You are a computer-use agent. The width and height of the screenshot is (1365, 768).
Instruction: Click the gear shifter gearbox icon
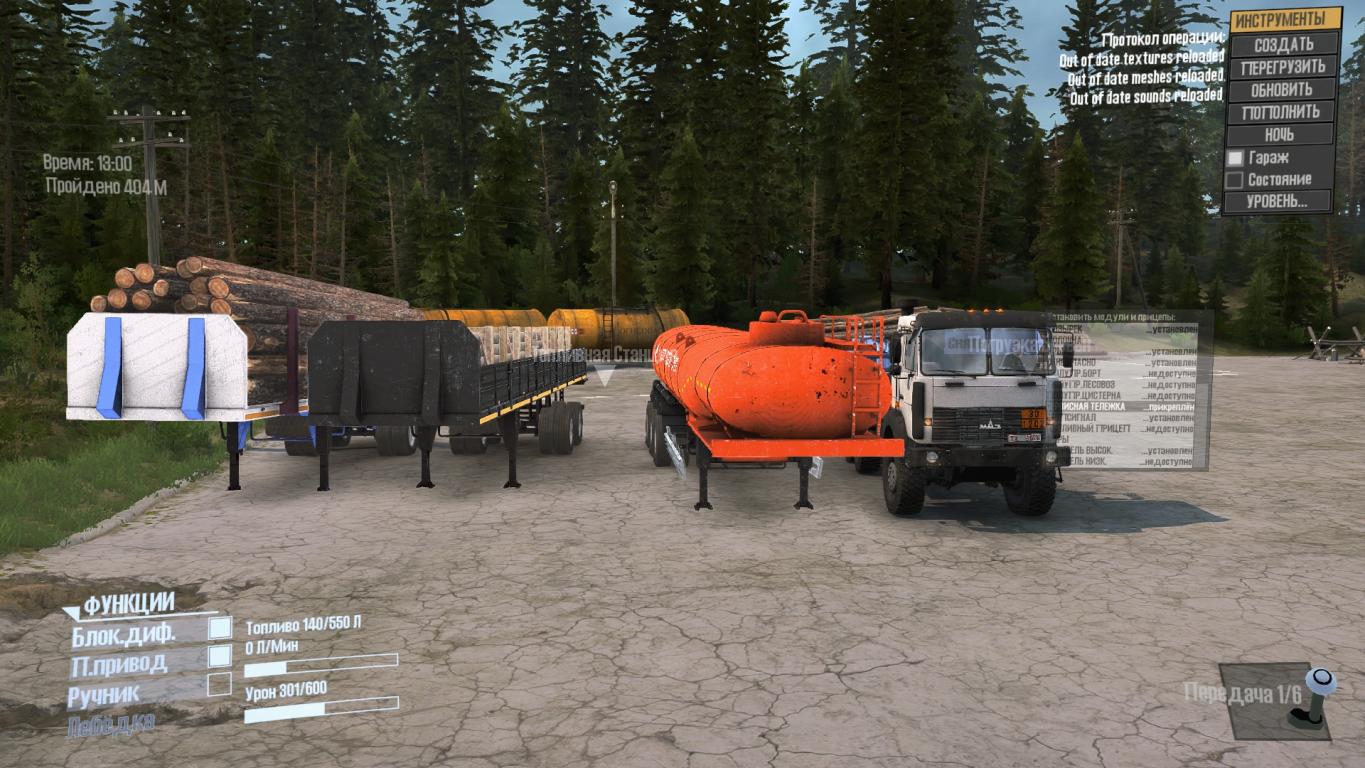pyautogui.click(x=1314, y=699)
